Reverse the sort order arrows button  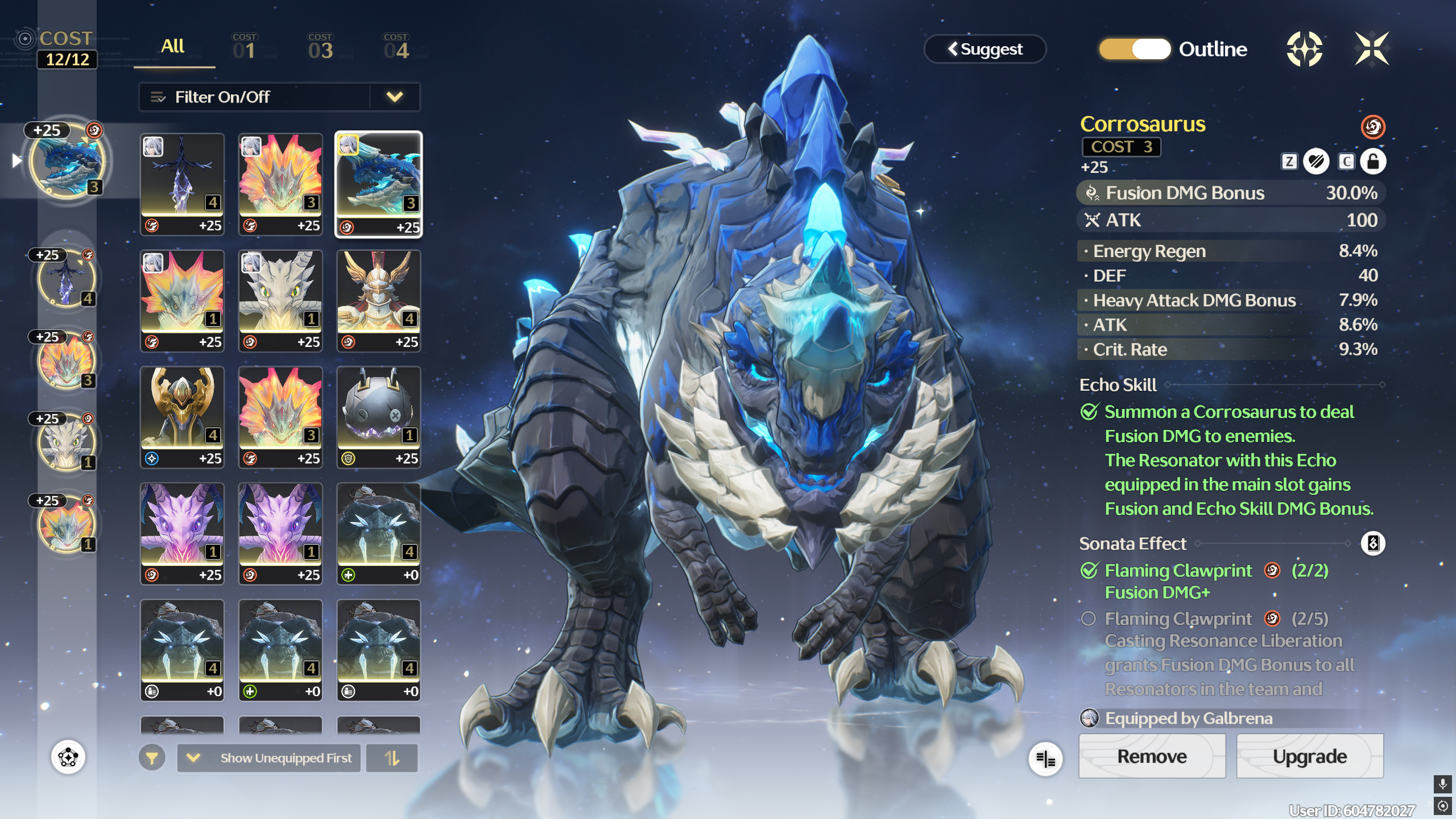[392, 758]
